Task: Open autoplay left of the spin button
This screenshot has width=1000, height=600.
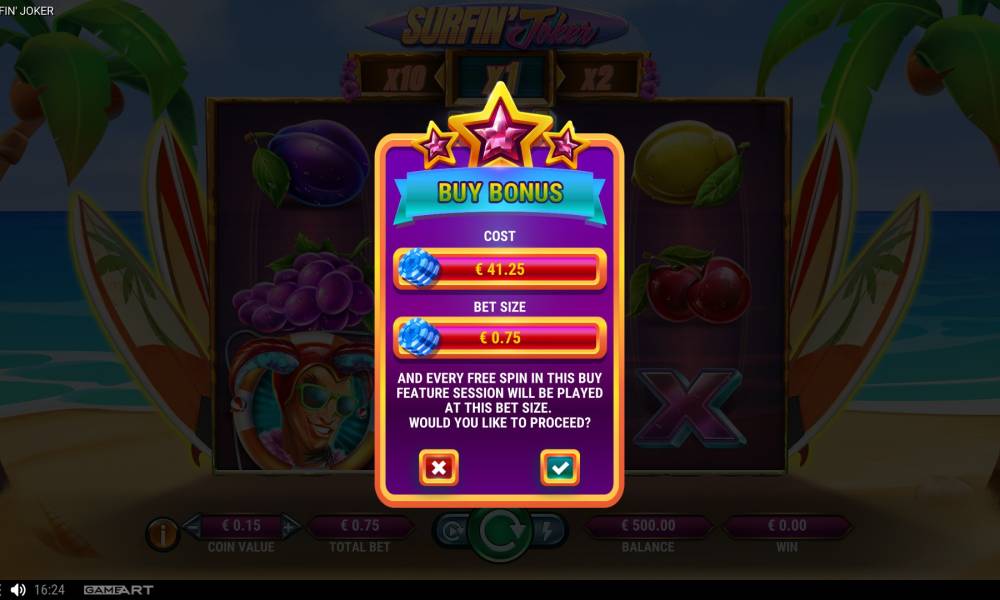Action: pos(449,531)
